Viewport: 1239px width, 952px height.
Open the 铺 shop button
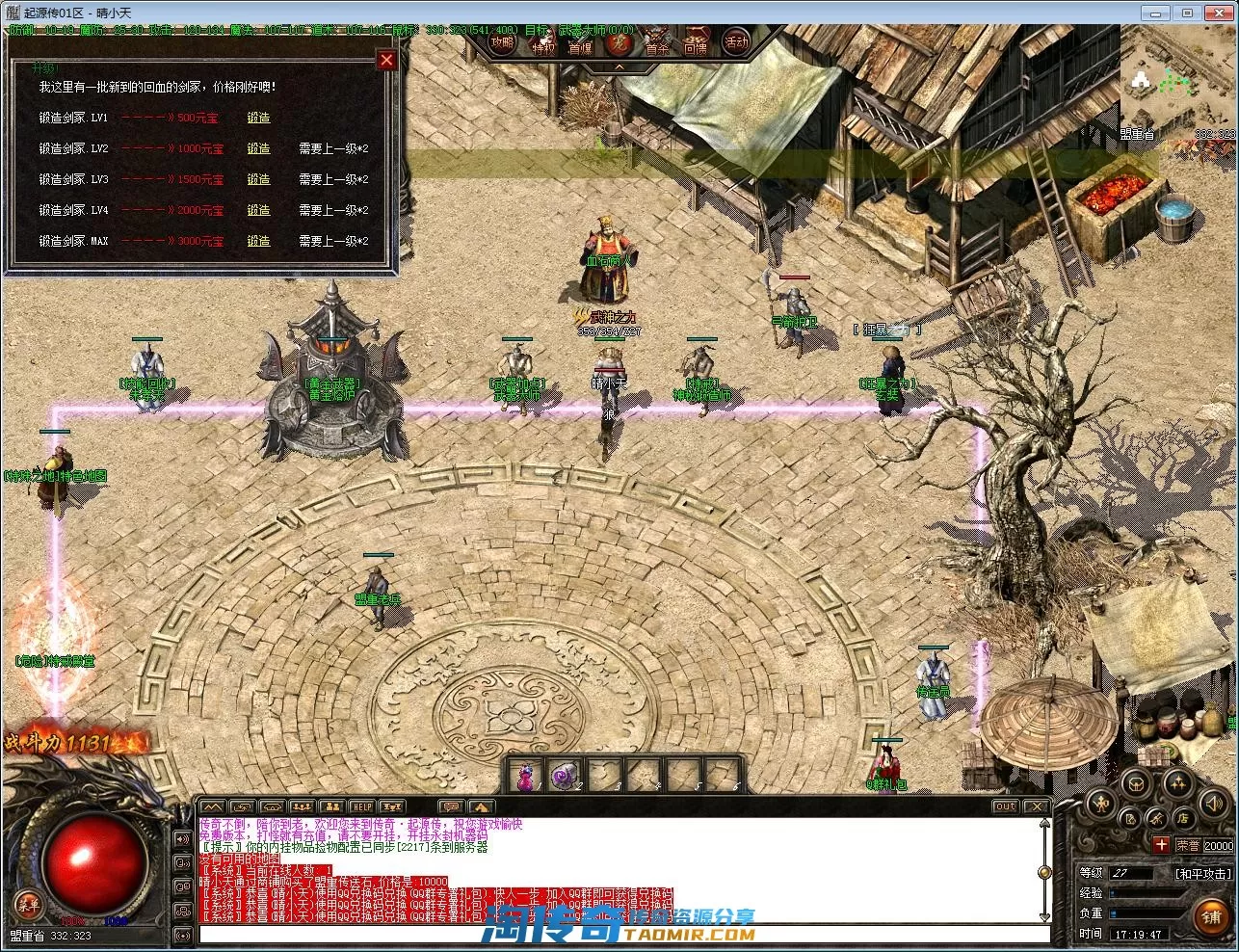pyautogui.click(x=1211, y=917)
